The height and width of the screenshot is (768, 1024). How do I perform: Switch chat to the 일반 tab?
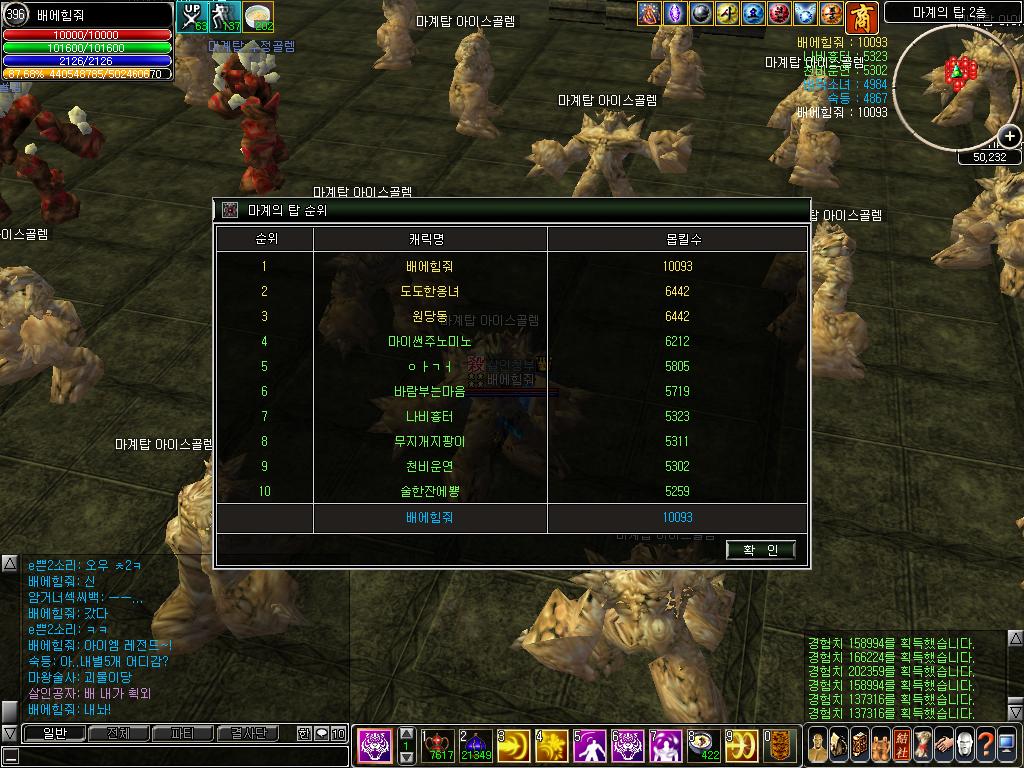point(55,734)
